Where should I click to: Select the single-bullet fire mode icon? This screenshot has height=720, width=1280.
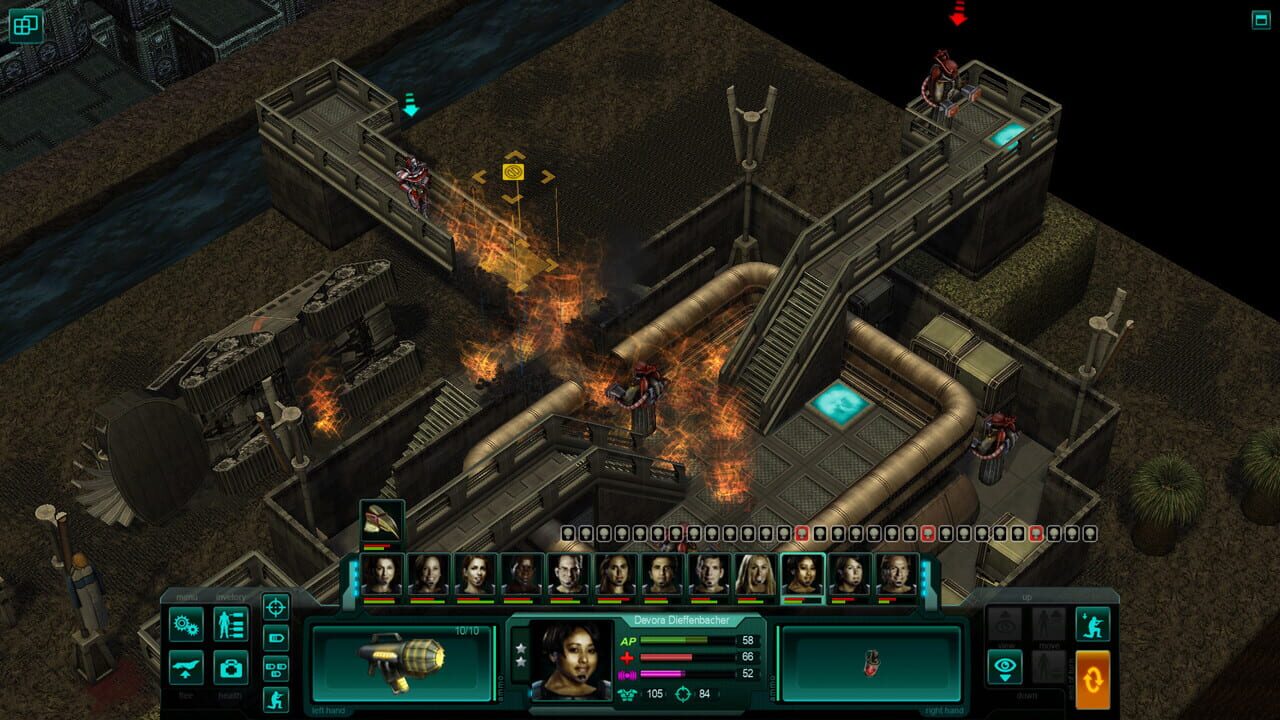(275, 639)
